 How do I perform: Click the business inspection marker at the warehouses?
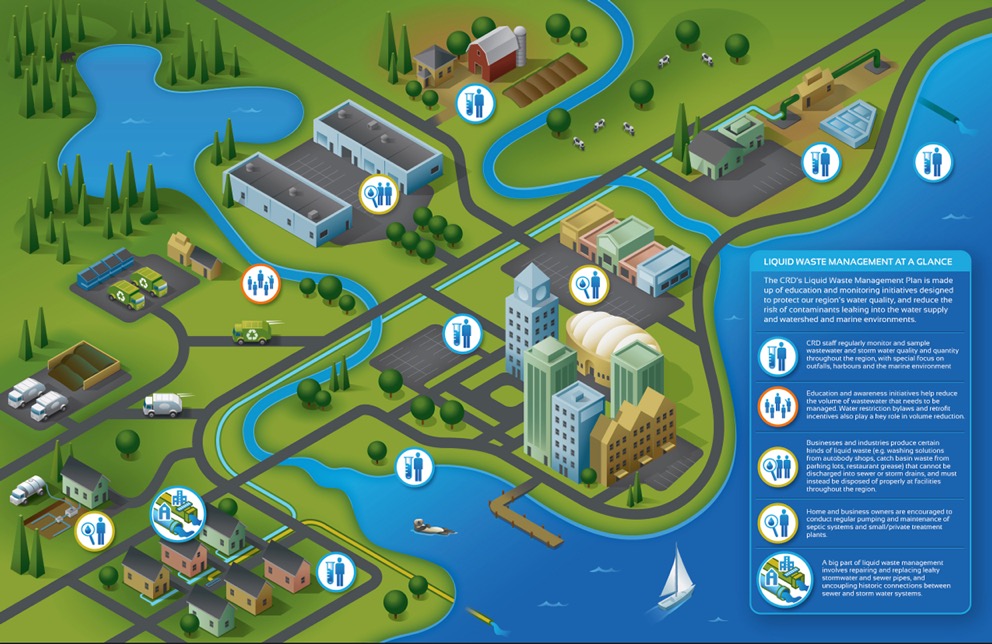tap(379, 192)
